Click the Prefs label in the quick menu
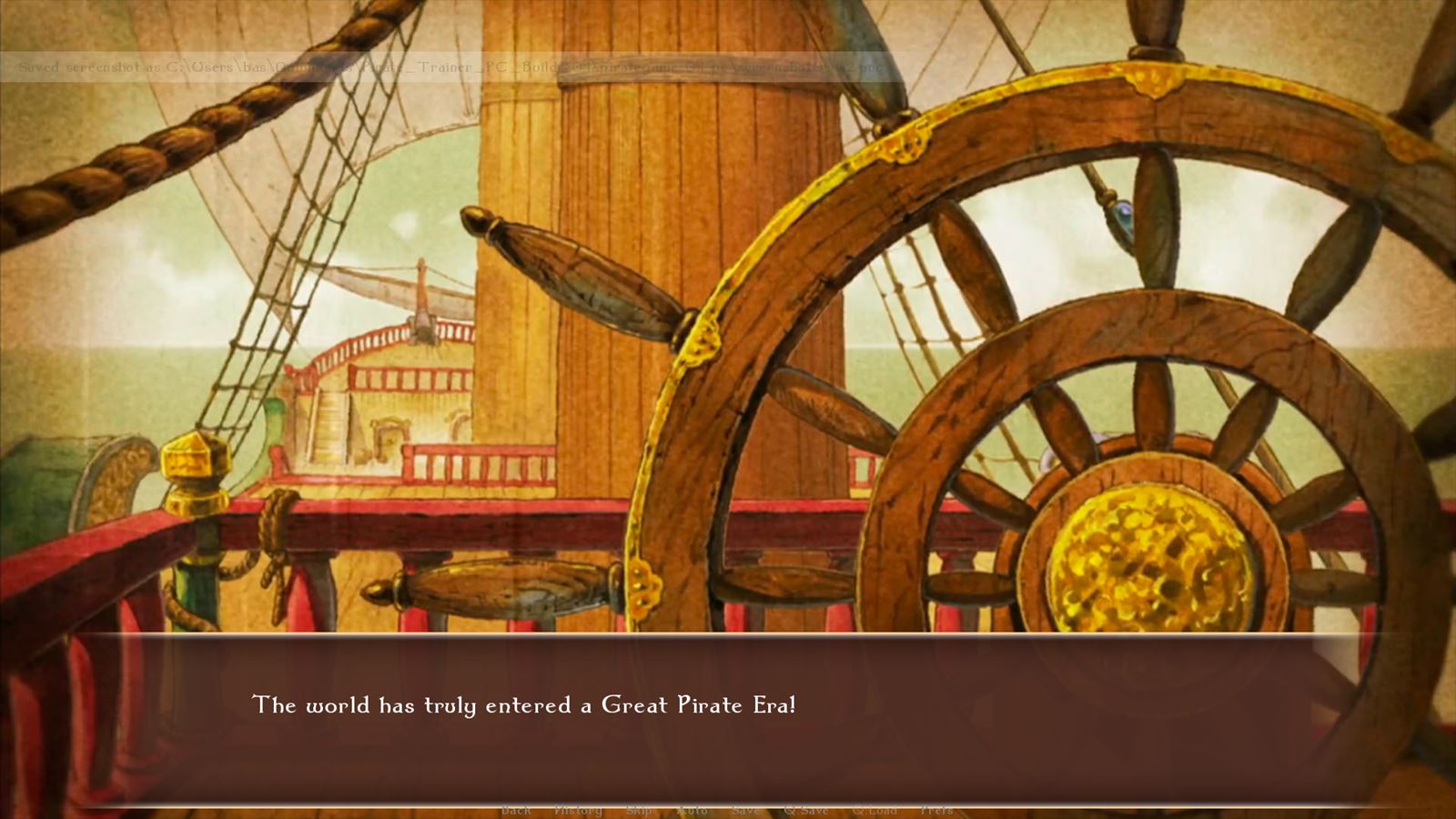Viewport: 1456px width, 819px height. [x=936, y=809]
